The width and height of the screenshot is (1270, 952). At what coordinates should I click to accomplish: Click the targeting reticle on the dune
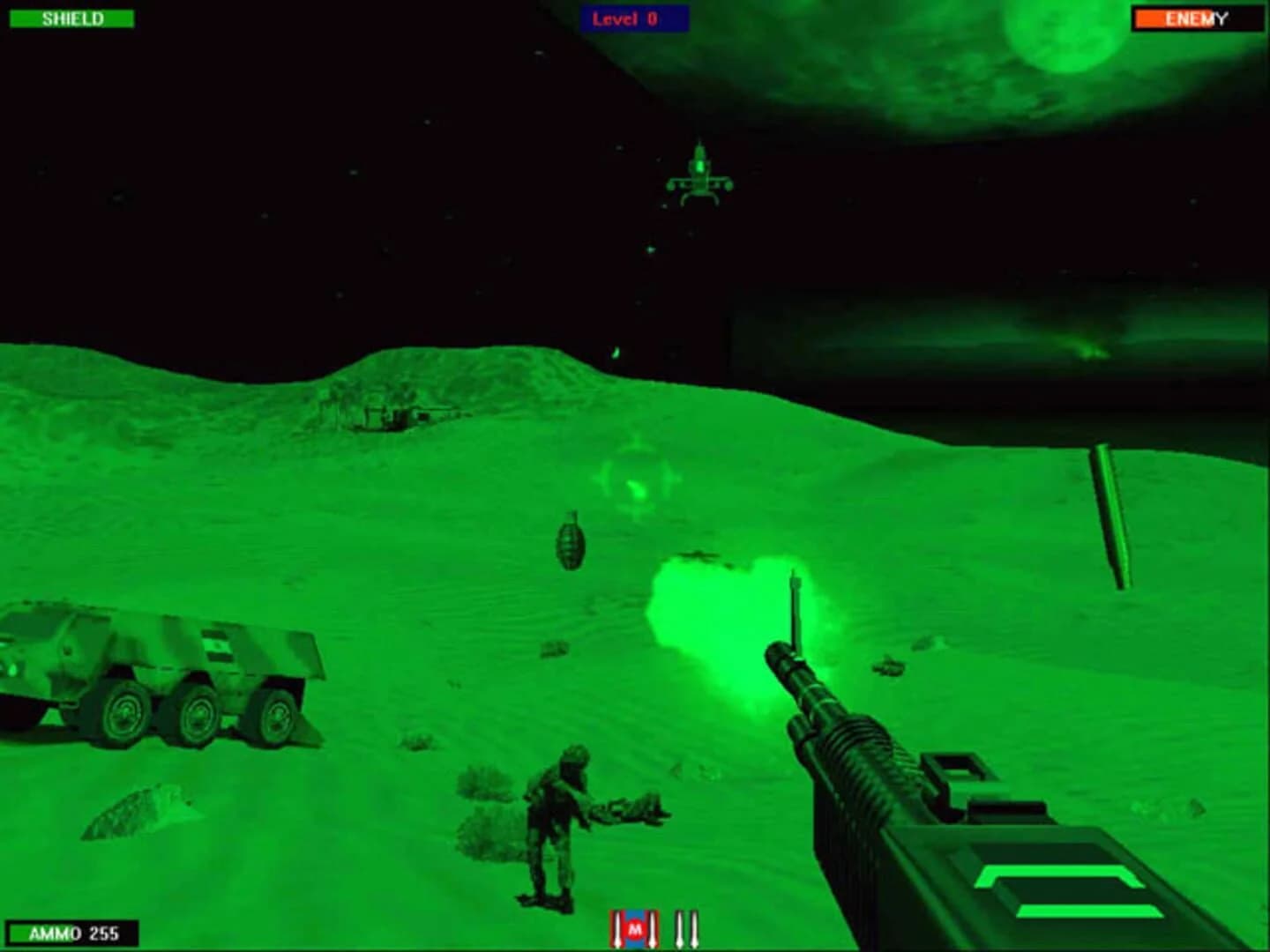637,476
